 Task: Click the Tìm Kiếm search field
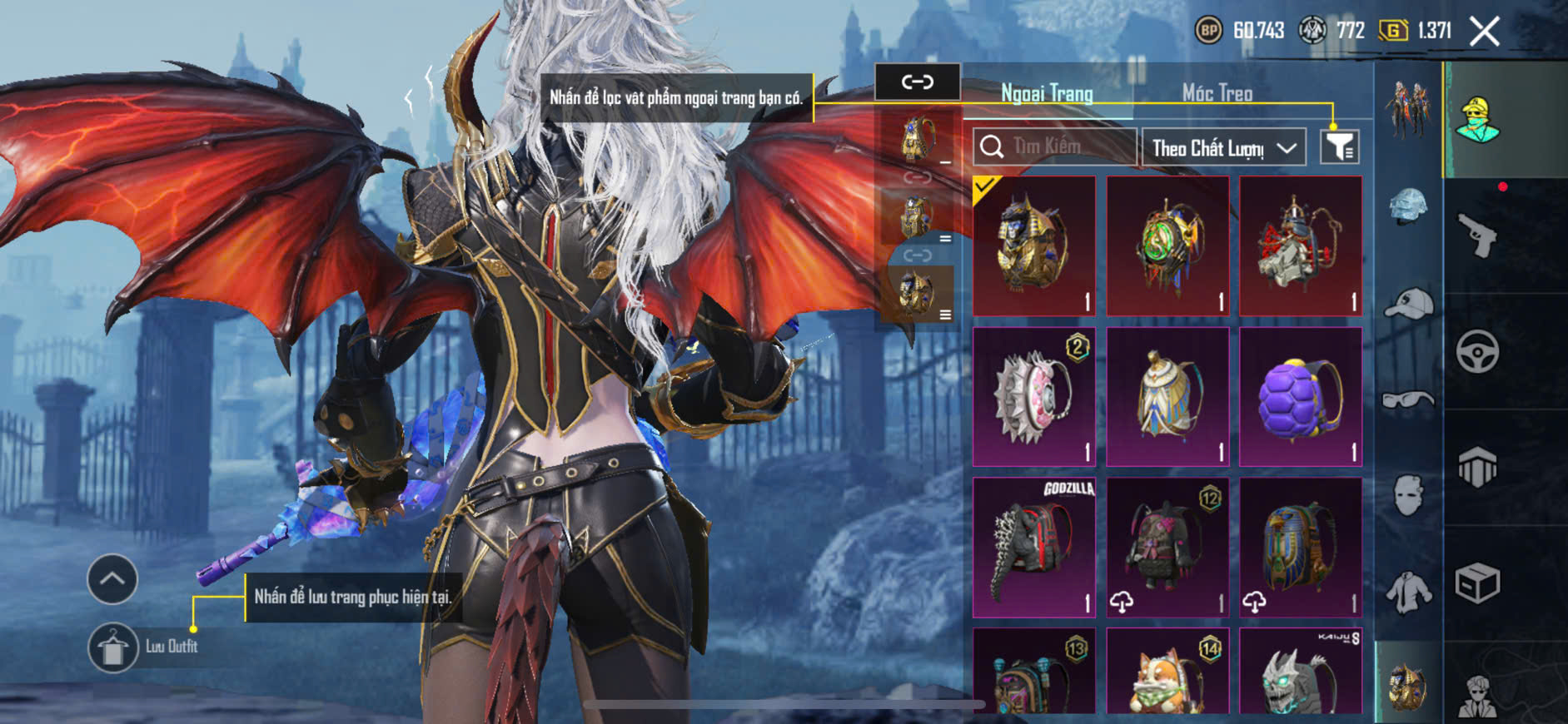click(1055, 147)
